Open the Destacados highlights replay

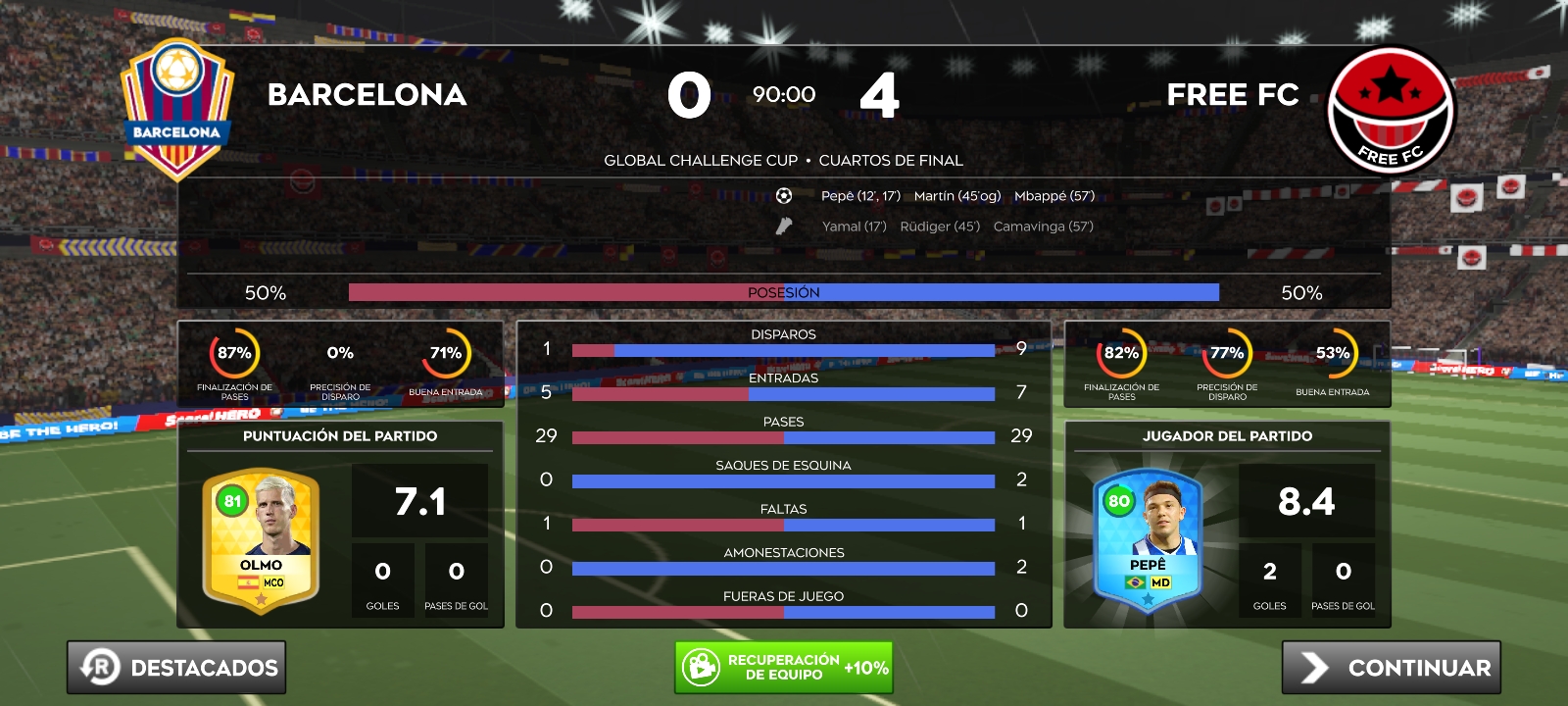(176, 668)
